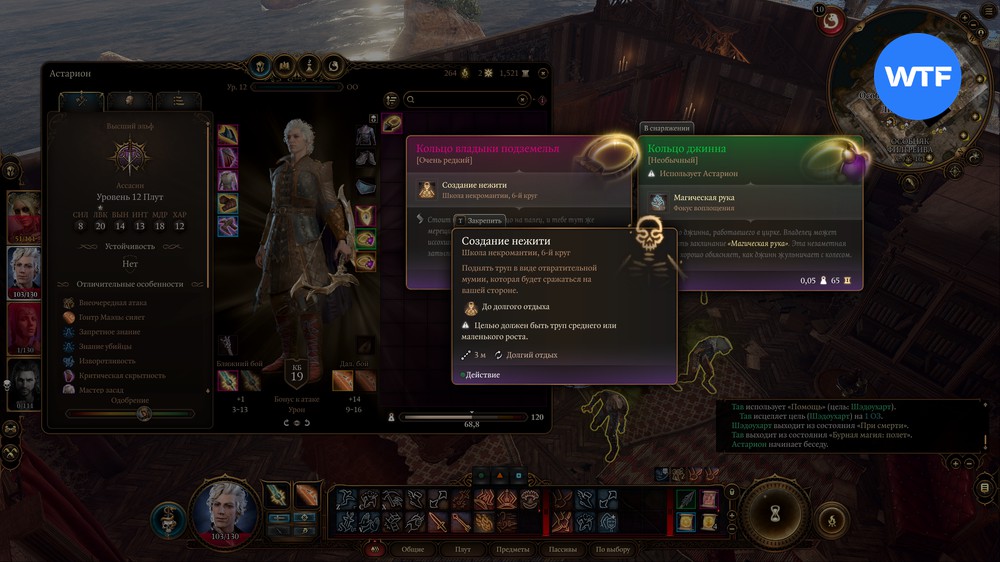The image size is (1000, 562).
Task: Open the second character sheet tab
Action: pos(129,101)
